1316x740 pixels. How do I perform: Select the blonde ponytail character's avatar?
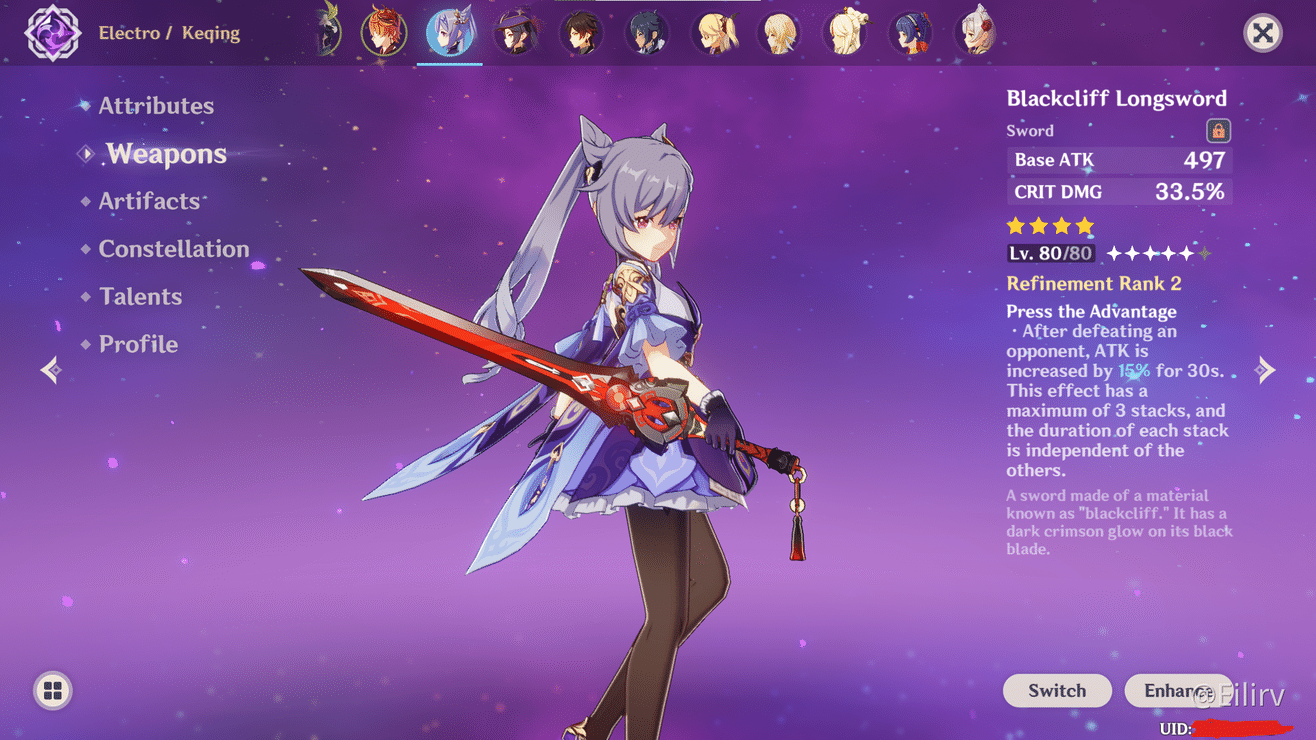coord(713,31)
